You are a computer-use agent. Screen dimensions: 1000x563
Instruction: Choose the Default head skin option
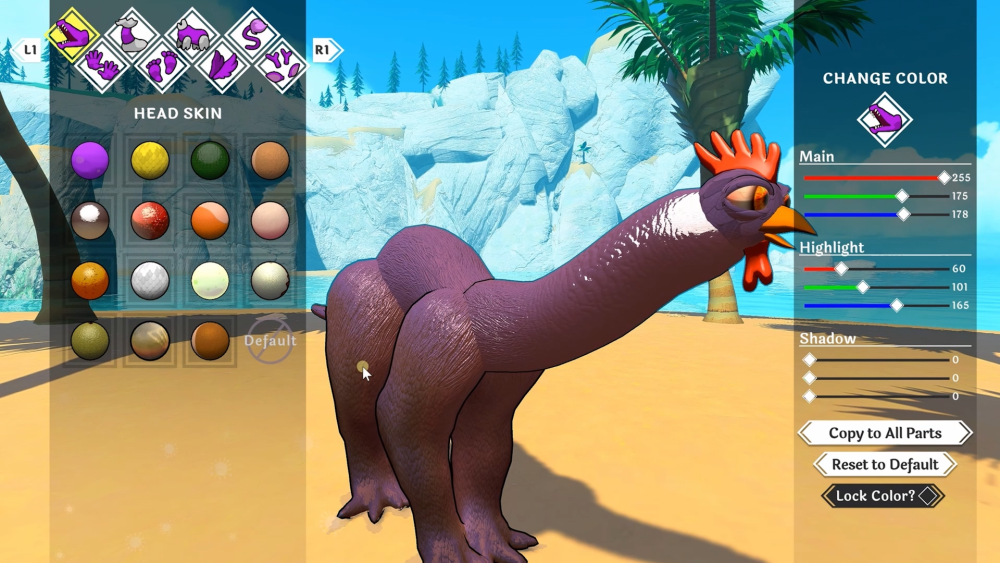click(270, 340)
